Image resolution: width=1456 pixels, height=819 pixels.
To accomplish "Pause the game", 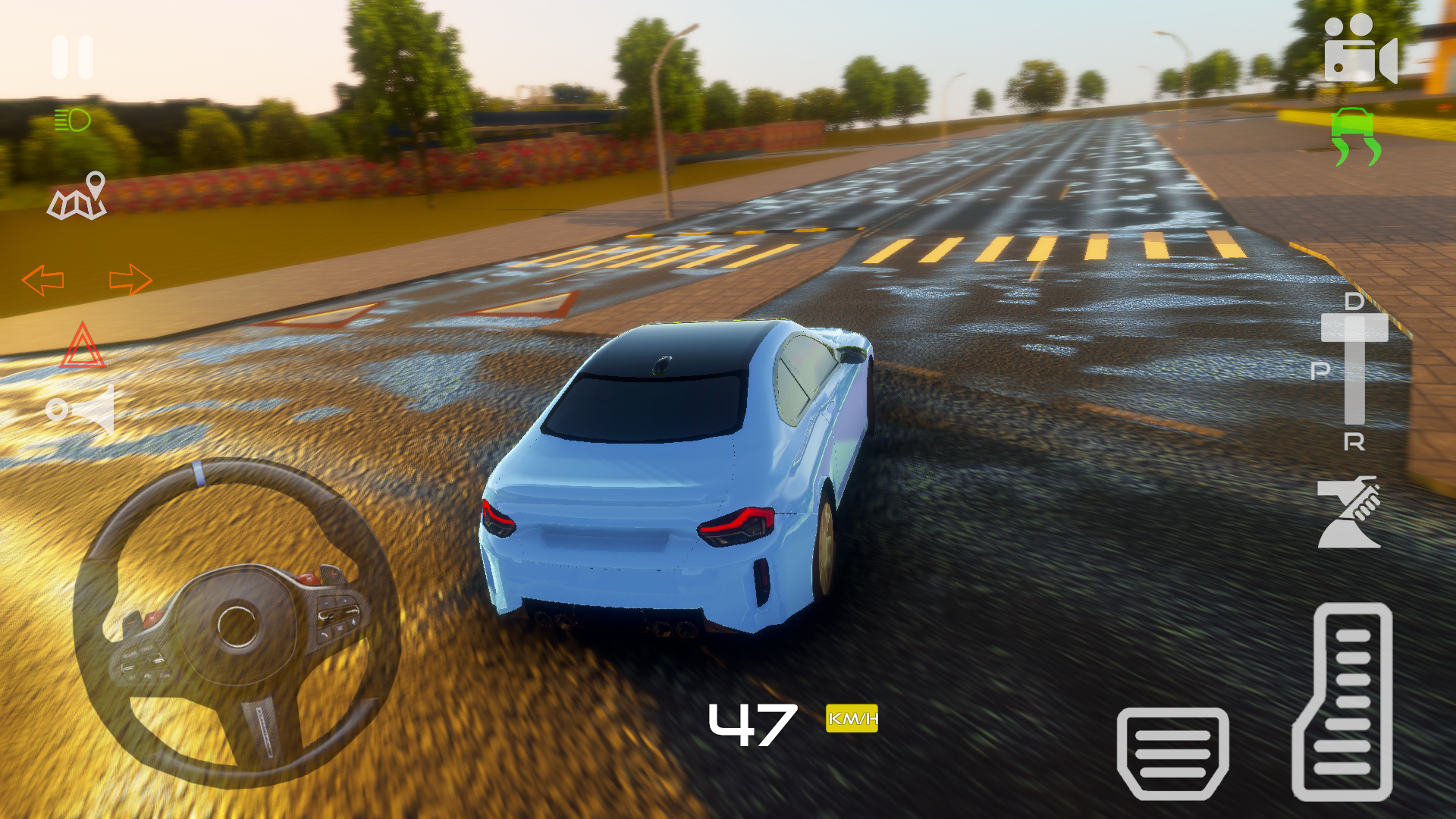I will point(72,57).
